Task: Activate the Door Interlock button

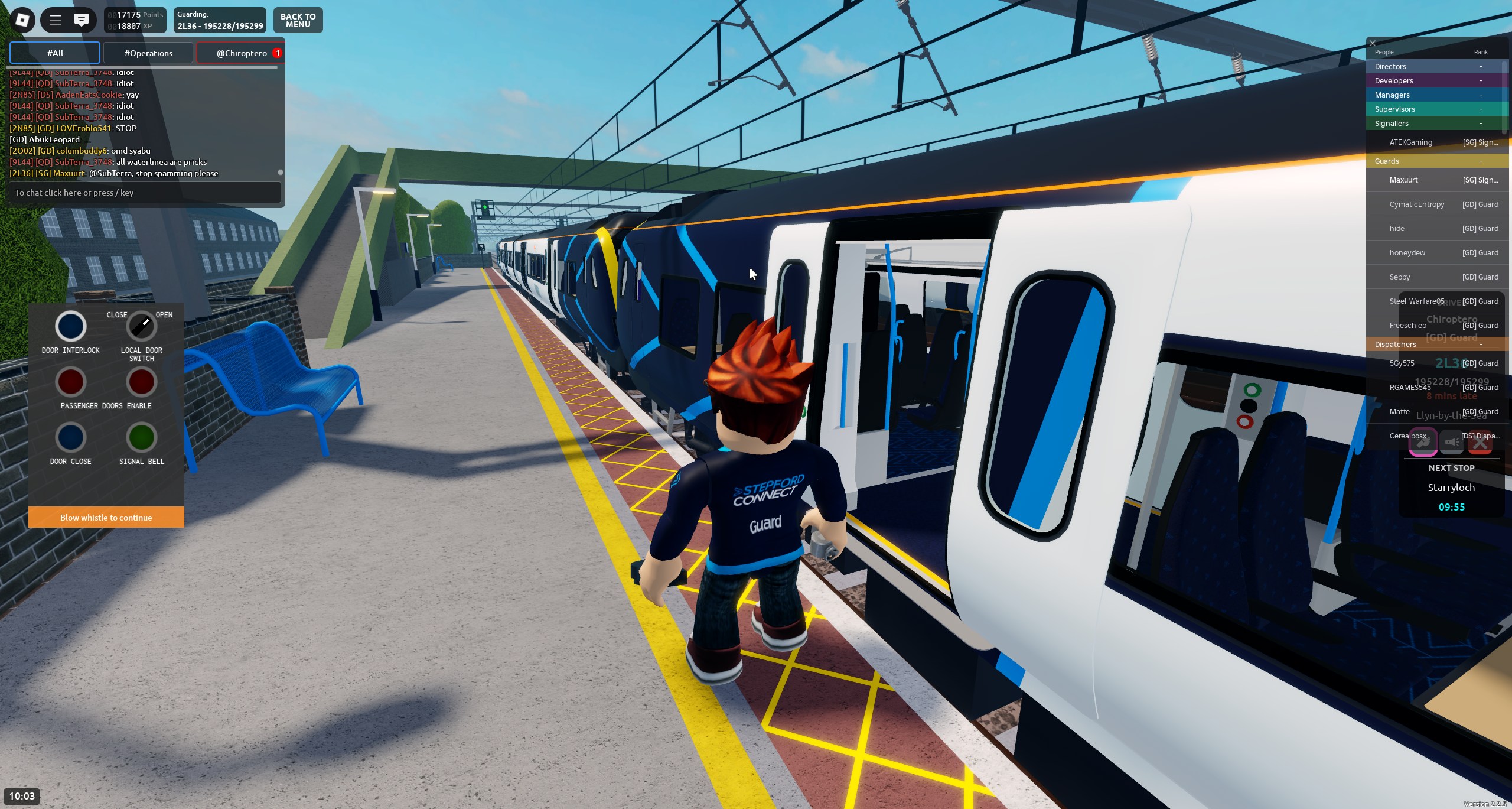Action: (x=71, y=326)
